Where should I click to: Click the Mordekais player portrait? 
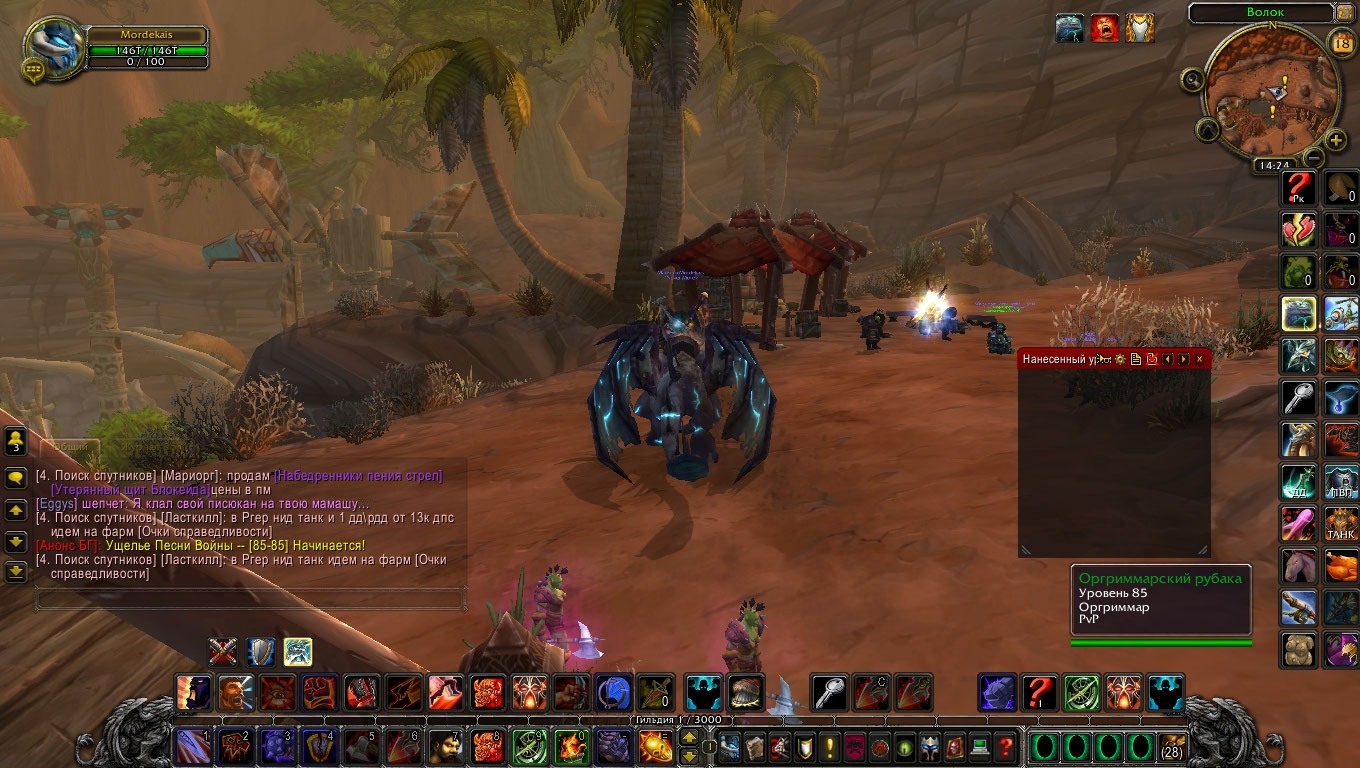(52, 44)
